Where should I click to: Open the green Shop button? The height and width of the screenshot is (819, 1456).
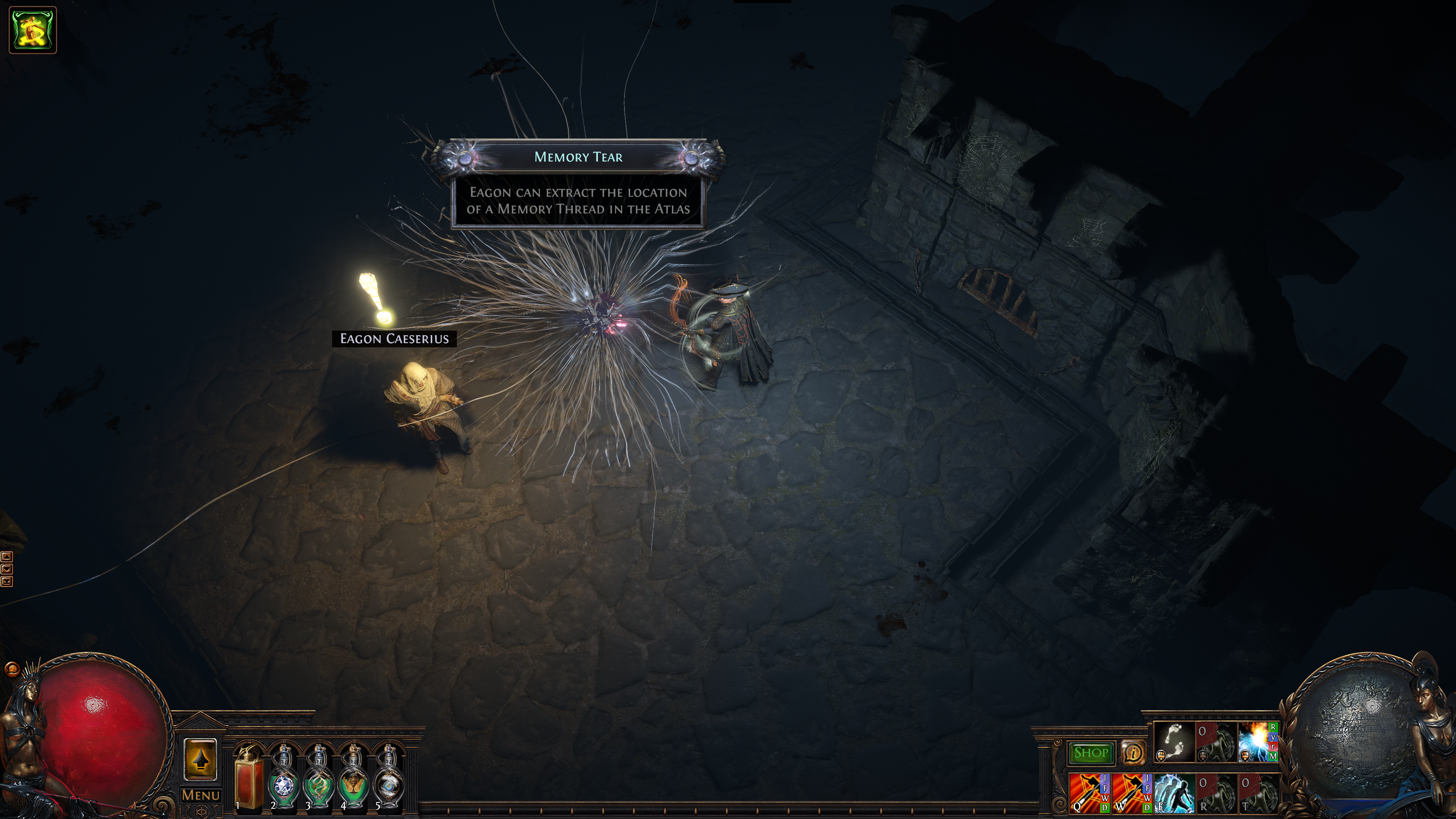point(1090,753)
